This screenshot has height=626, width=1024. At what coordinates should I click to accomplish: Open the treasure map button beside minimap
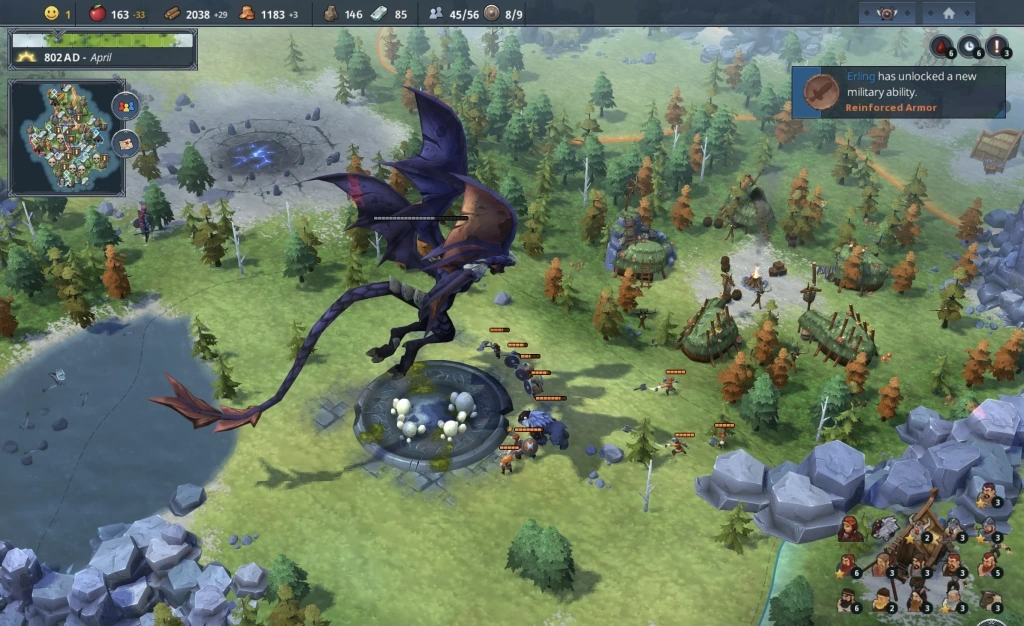click(125, 142)
